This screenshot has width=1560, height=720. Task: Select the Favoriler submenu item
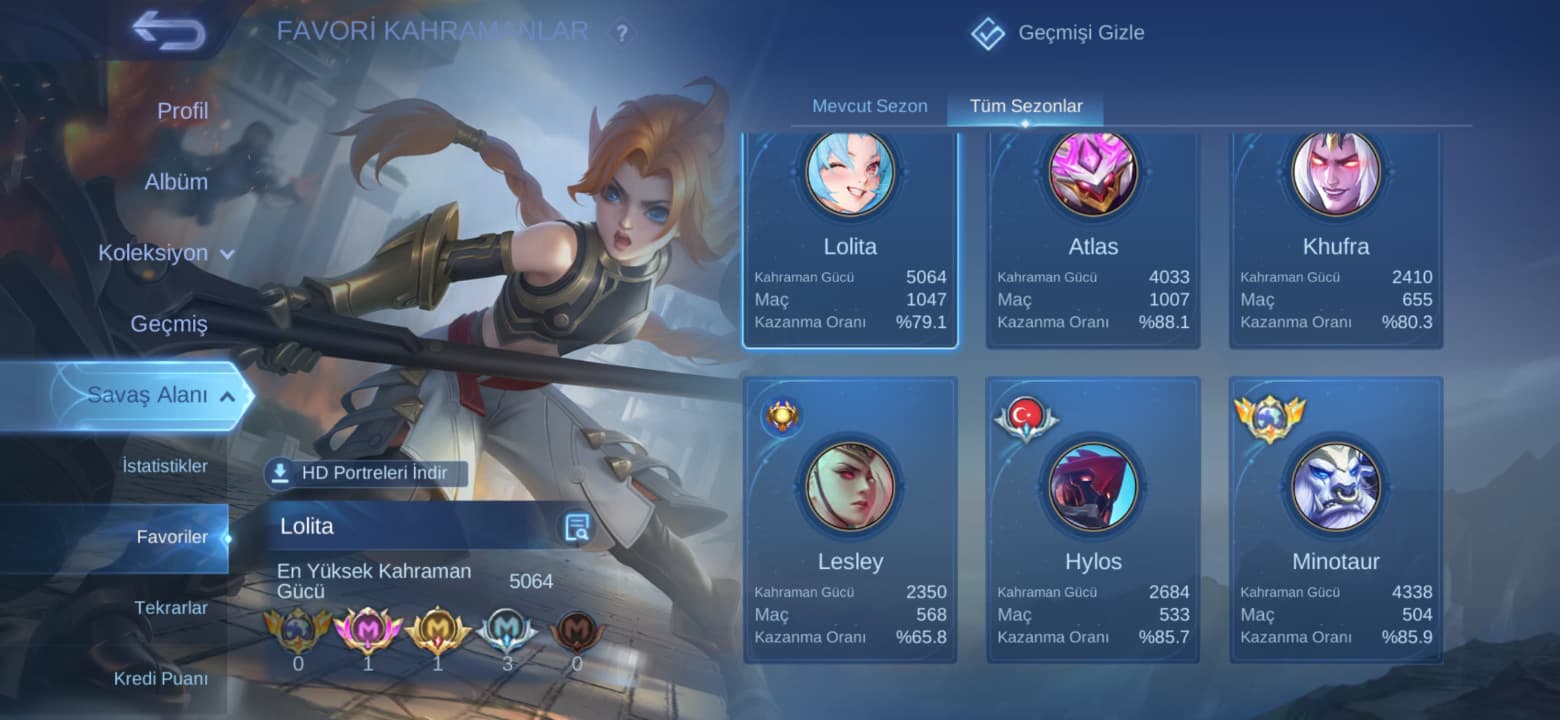tap(172, 537)
